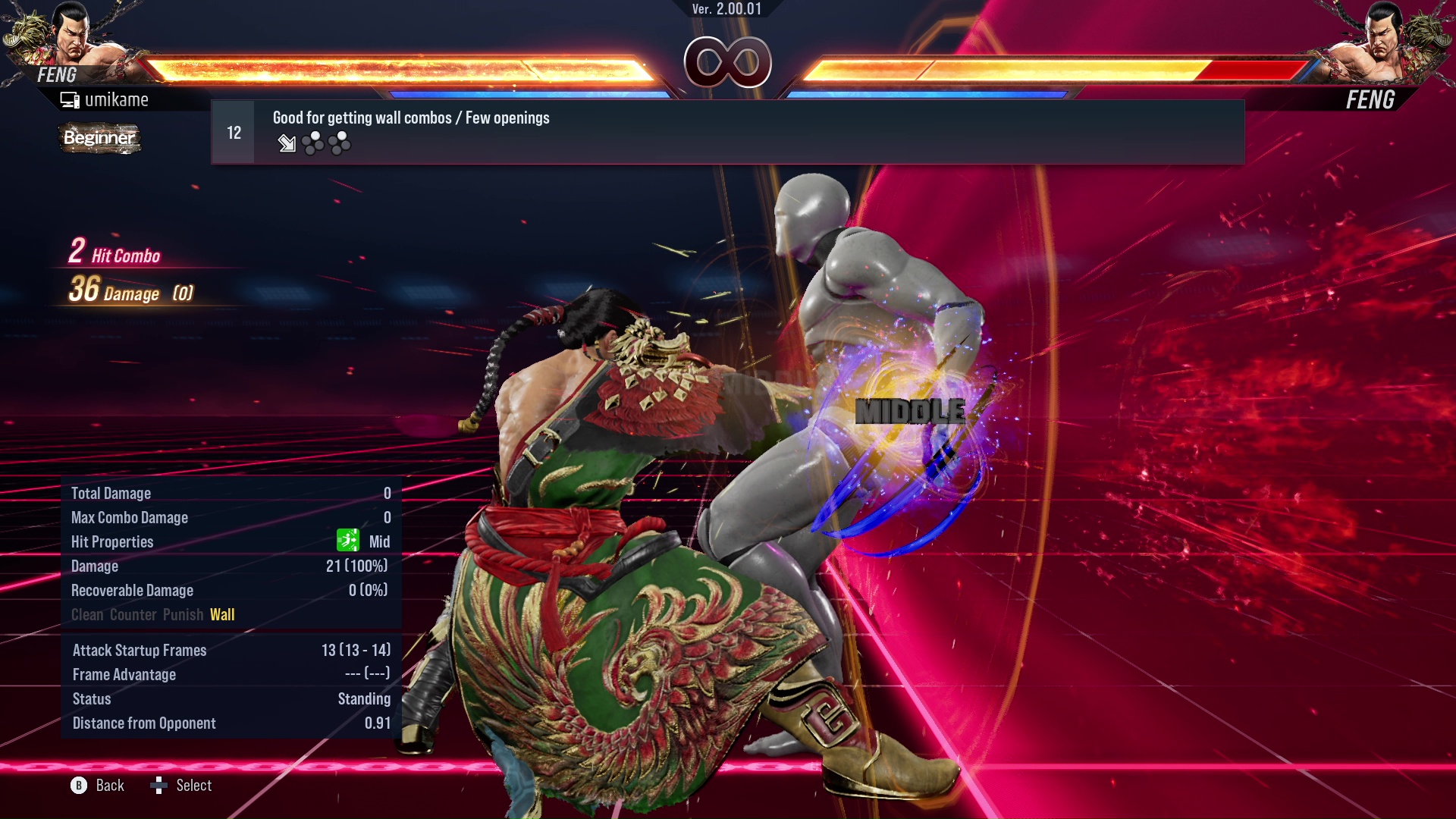Toggle the Punish indicator label
1456x819 pixels.
pos(182,615)
